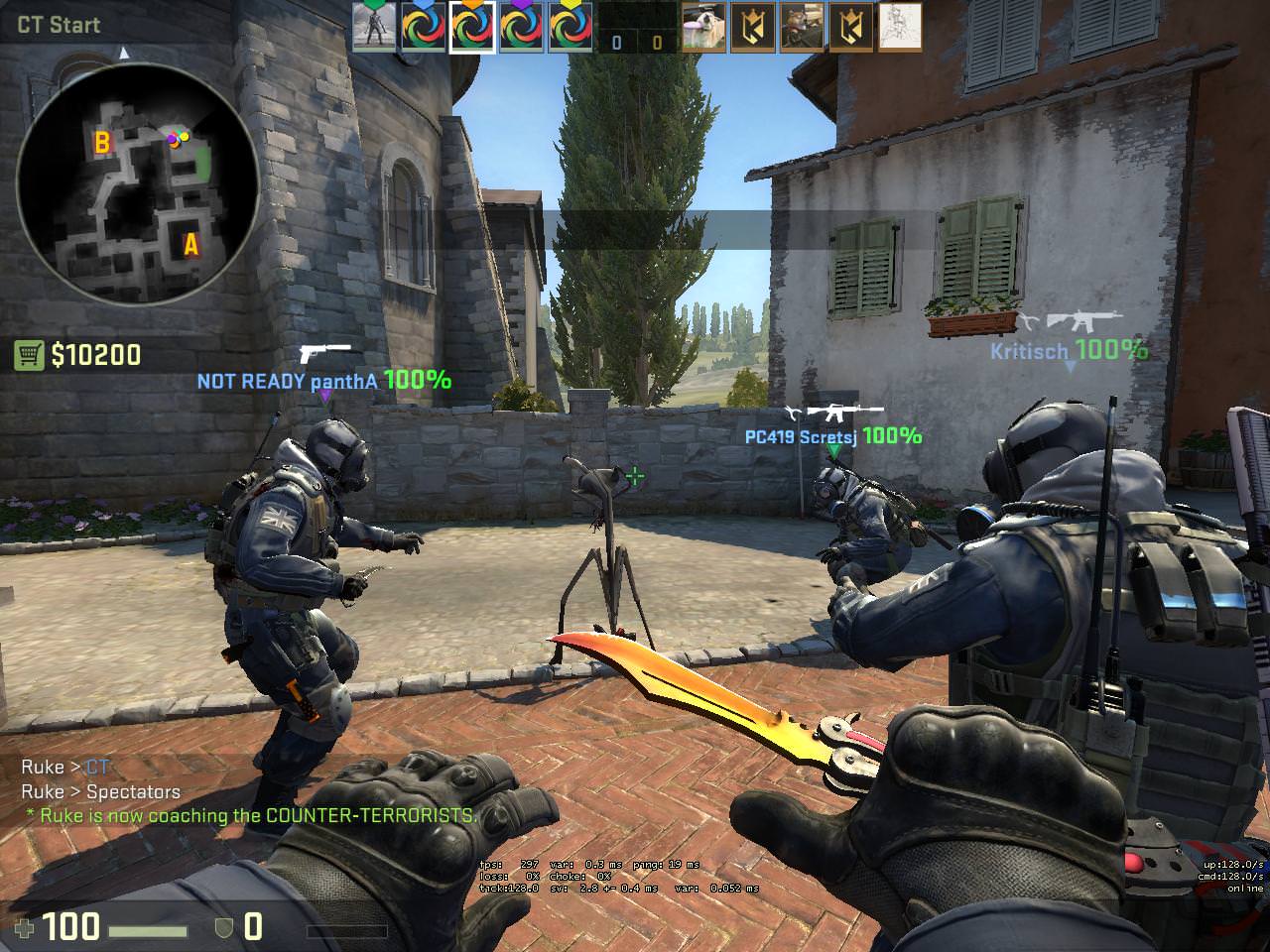The height and width of the screenshot is (952, 1270).
Task: Select the dog with frisbee player avatar
Action: [703, 27]
